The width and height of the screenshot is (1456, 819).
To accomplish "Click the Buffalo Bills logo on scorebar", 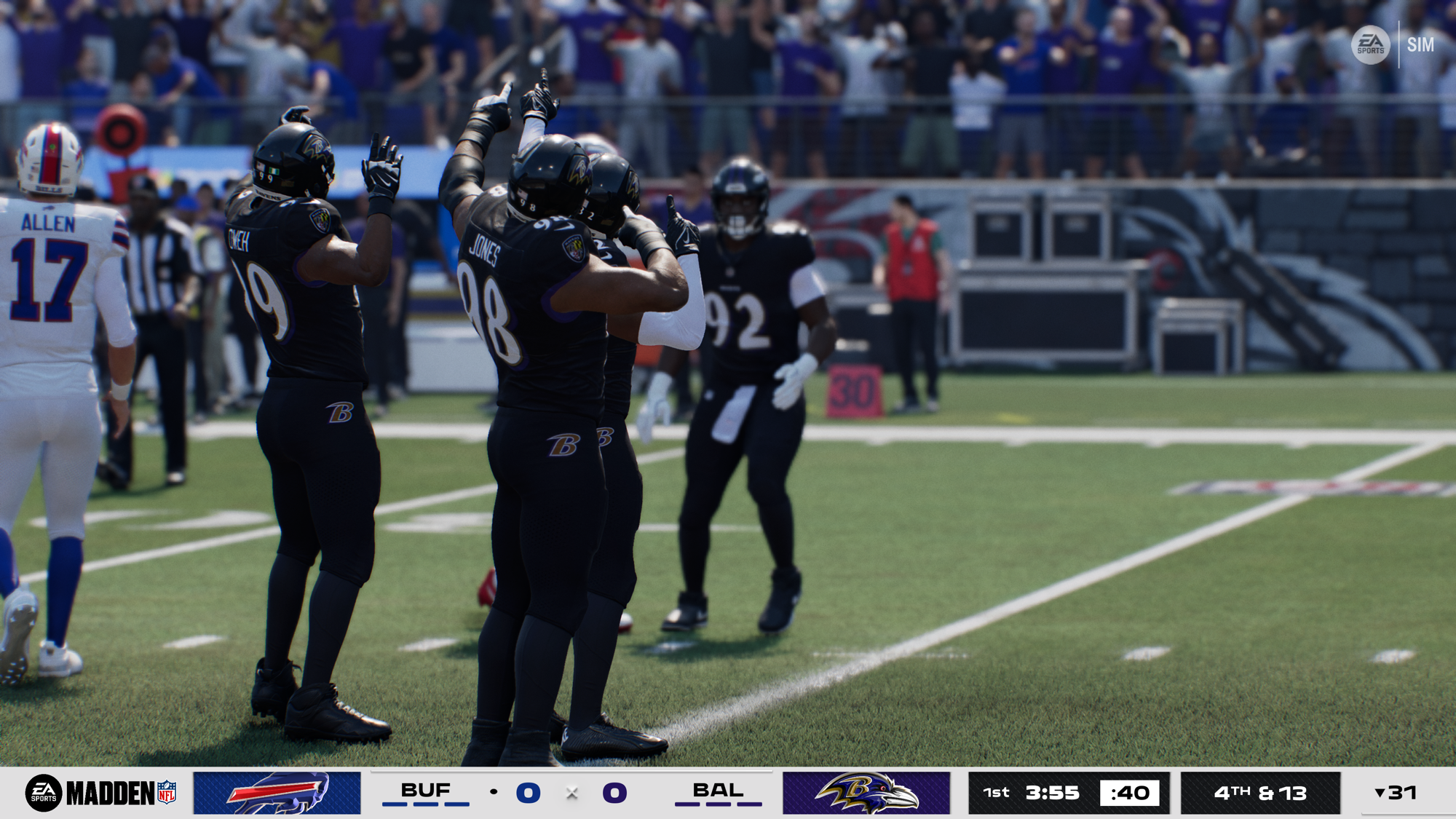I will (x=277, y=793).
